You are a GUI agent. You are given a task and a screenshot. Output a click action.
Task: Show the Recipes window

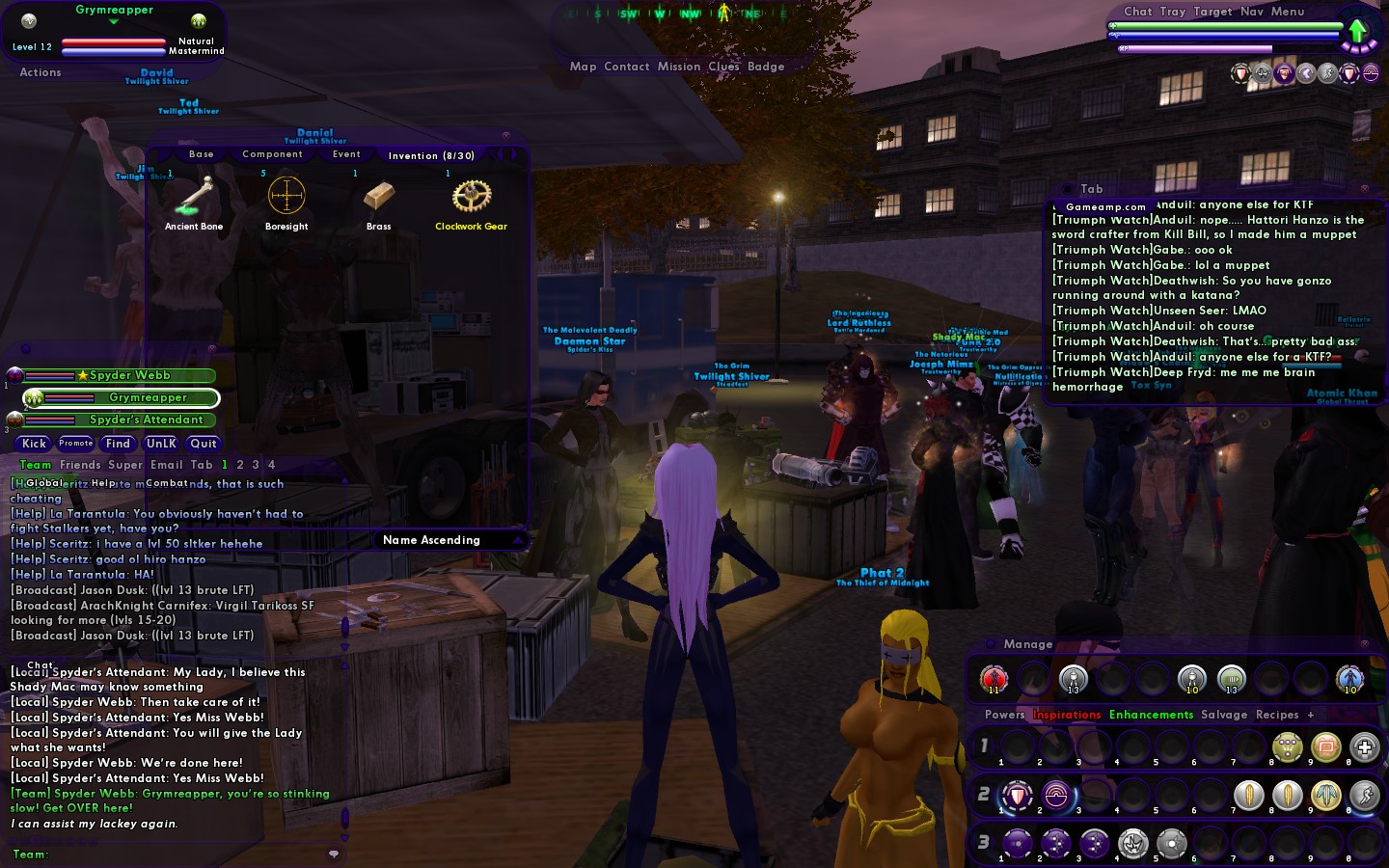click(x=1277, y=715)
